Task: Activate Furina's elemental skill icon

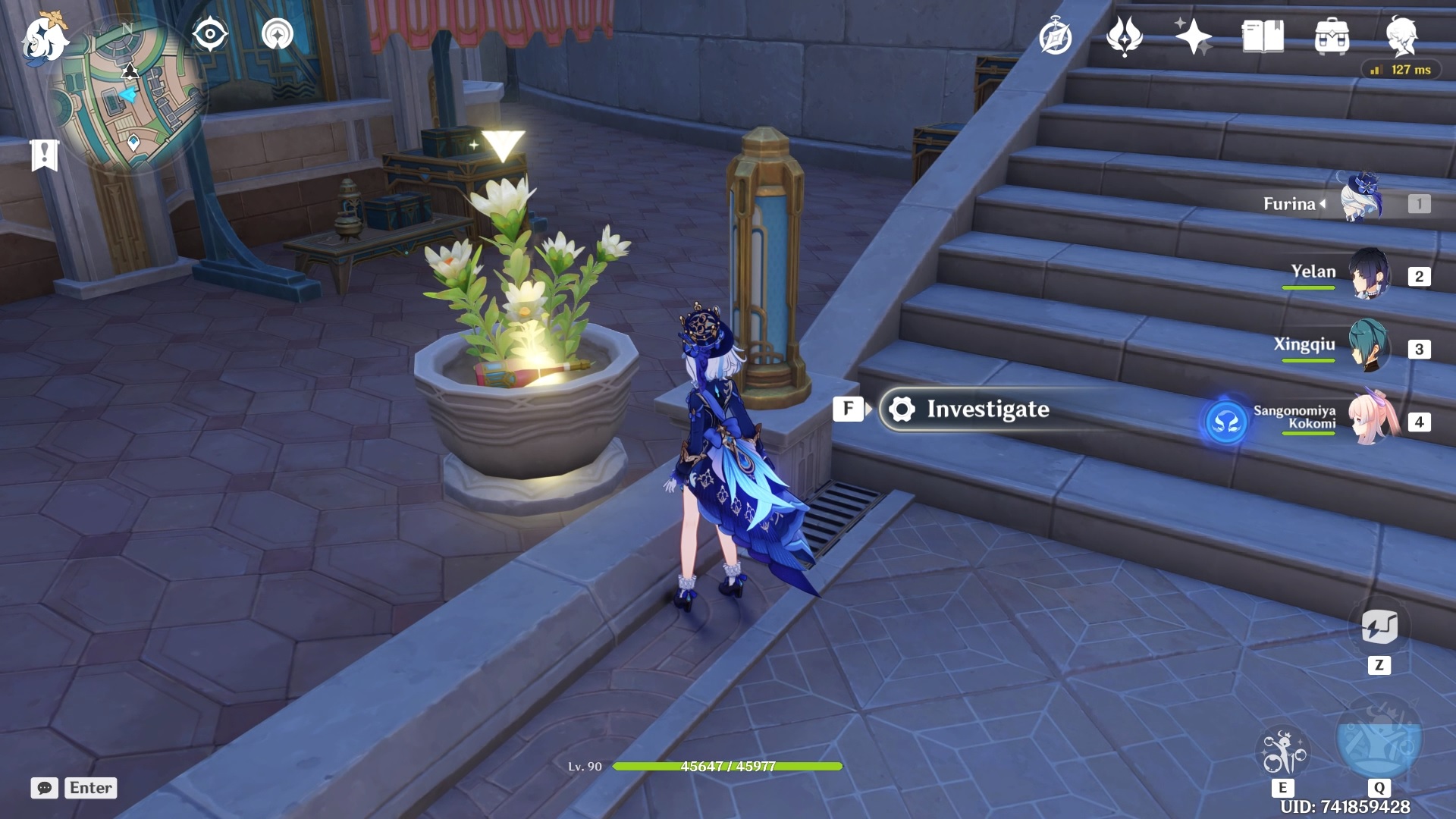Action: [x=1282, y=752]
